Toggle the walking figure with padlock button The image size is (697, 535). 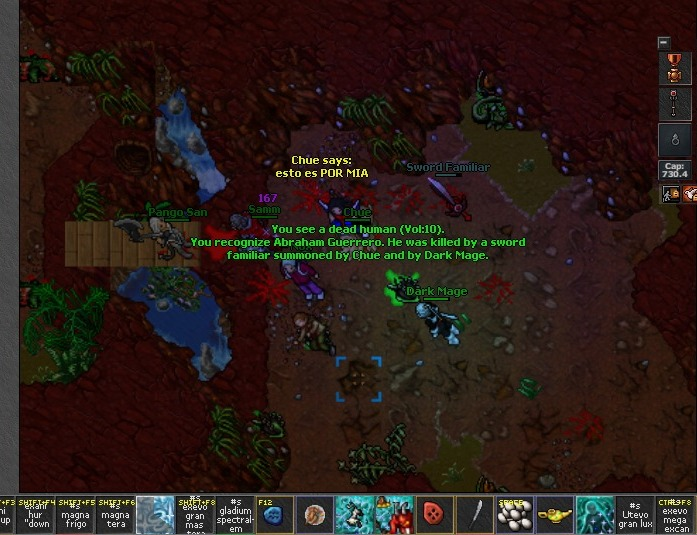click(x=669, y=194)
